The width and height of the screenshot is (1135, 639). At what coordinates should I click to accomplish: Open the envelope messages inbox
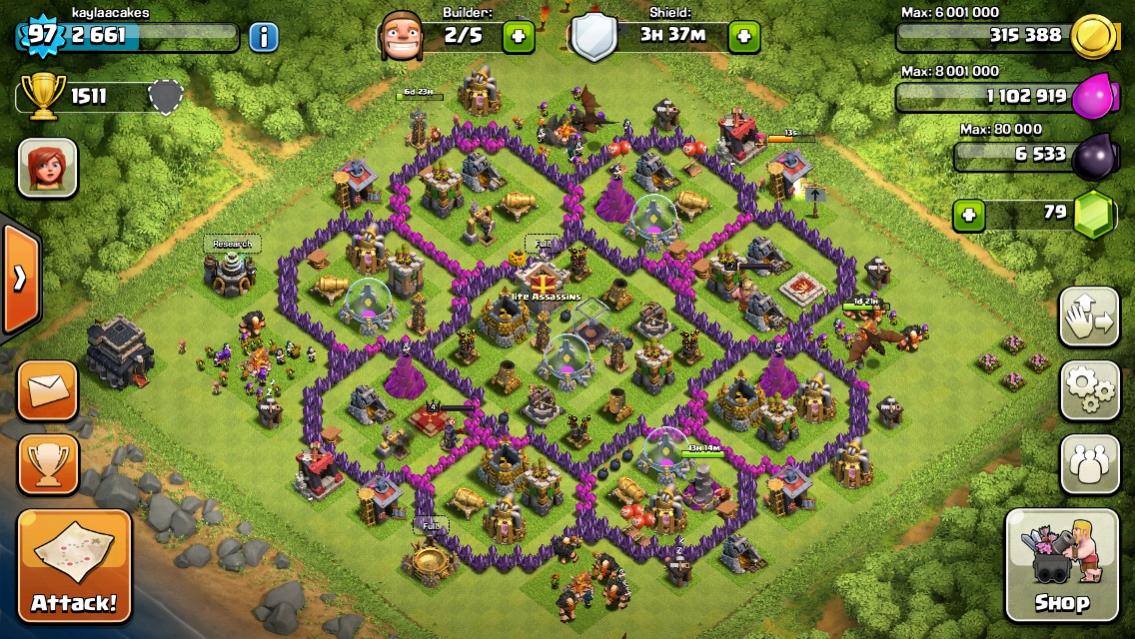point(48,390)
